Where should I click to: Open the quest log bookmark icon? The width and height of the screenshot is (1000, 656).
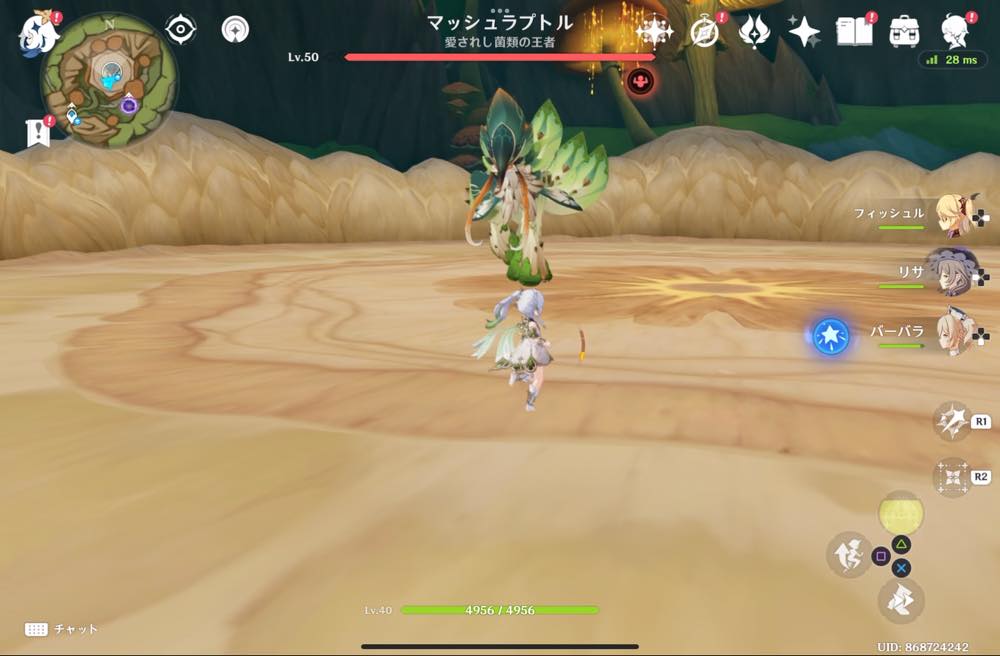point(38,133)
